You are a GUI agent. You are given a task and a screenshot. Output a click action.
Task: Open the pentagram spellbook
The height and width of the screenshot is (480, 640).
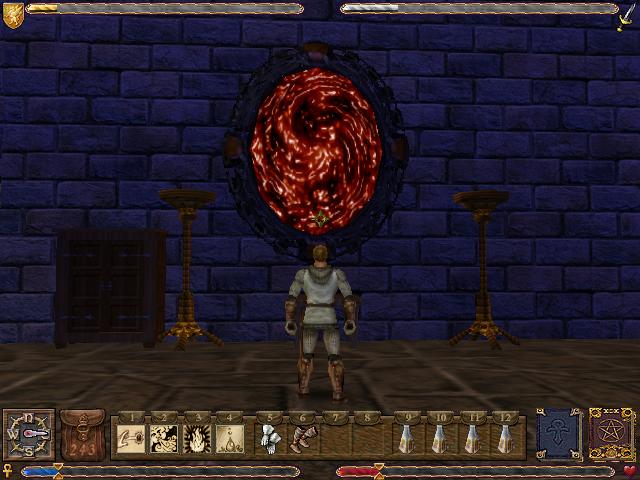coord(610,434)
